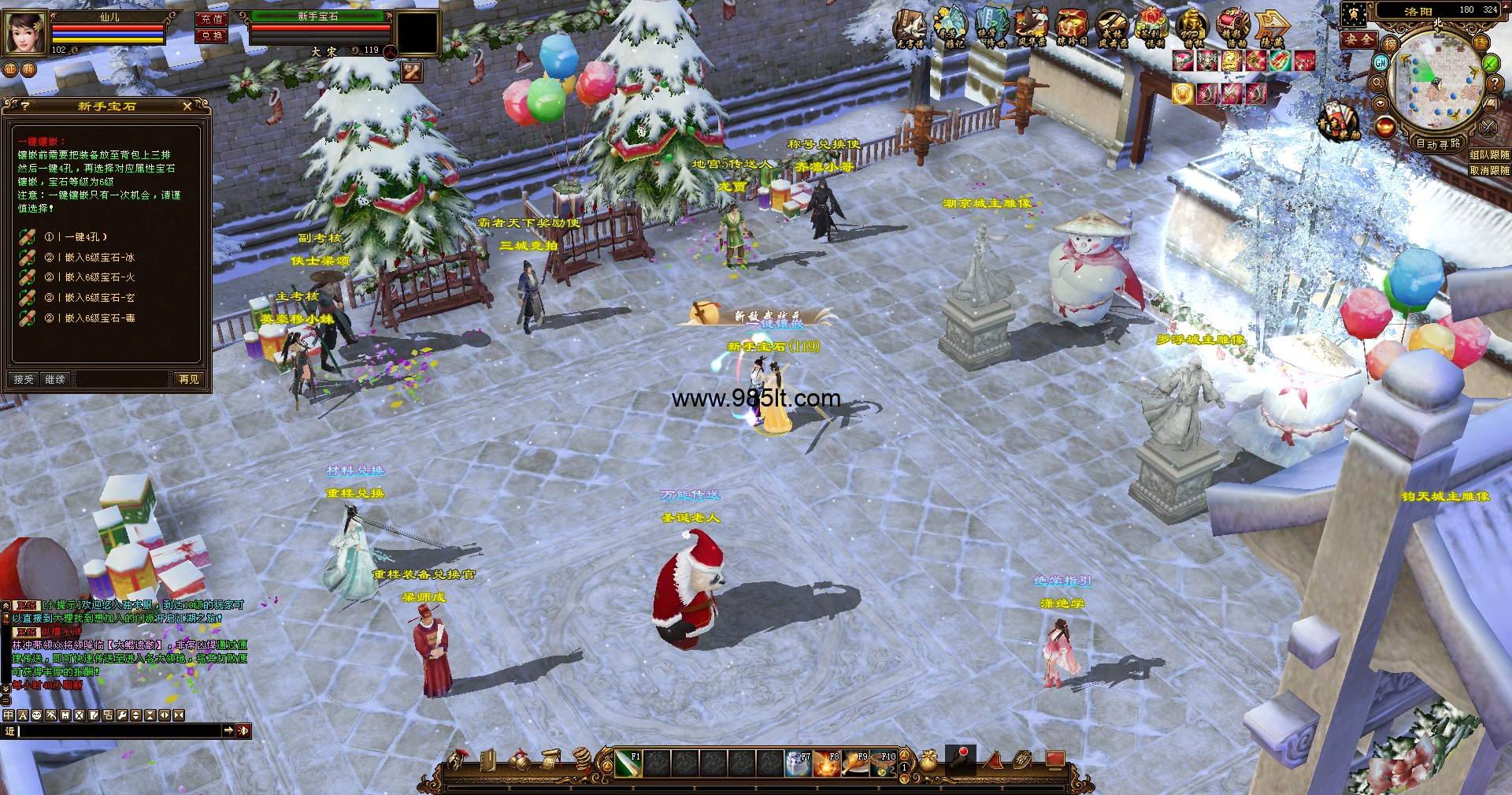
Task: Select the 嵌入6级宝石-火 option
Action: tap(99, 277)
